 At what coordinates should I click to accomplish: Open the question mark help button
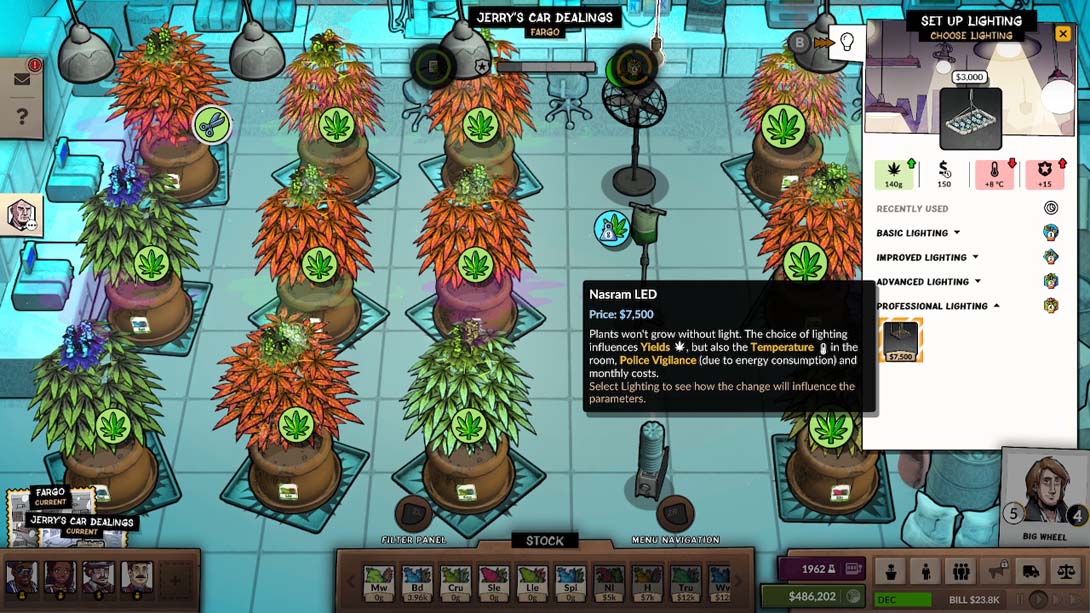22,118
